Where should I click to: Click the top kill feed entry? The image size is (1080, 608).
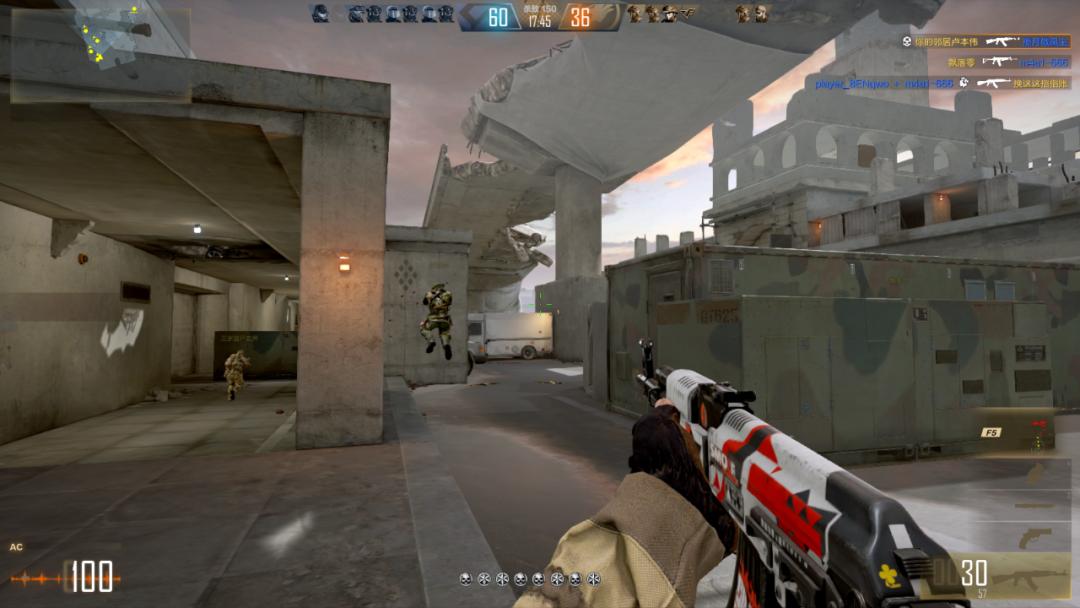pos(985,42)
